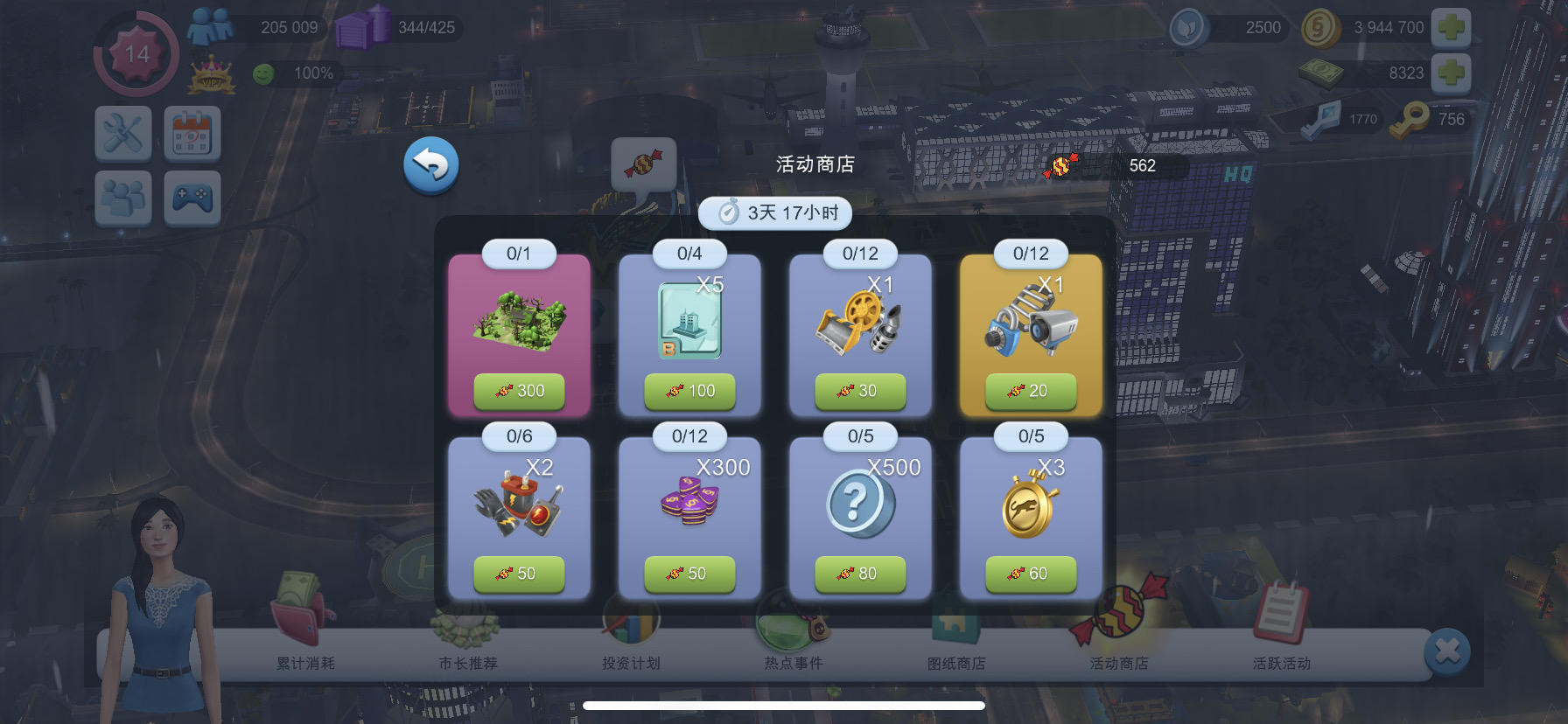Screen dimensions: 1568x724
Task: Open the game controller minigames icon
Action: (192, 198)
